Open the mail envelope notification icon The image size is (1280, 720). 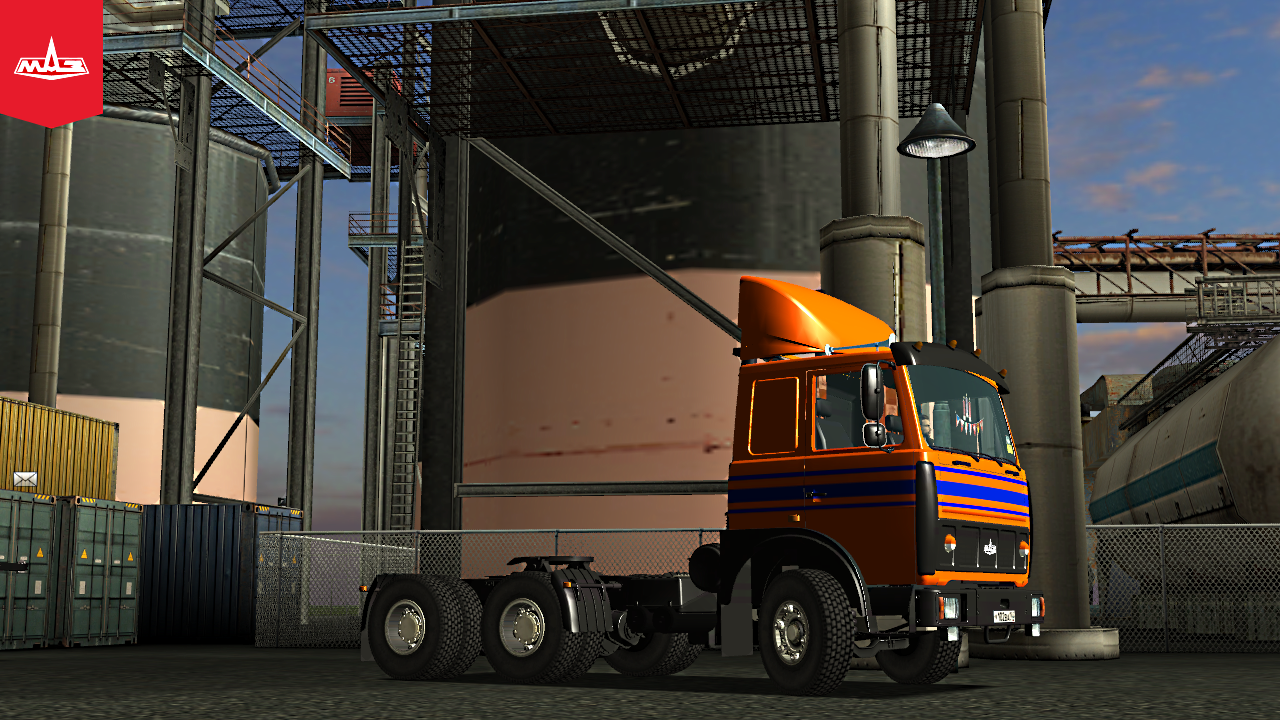[25, 479]
